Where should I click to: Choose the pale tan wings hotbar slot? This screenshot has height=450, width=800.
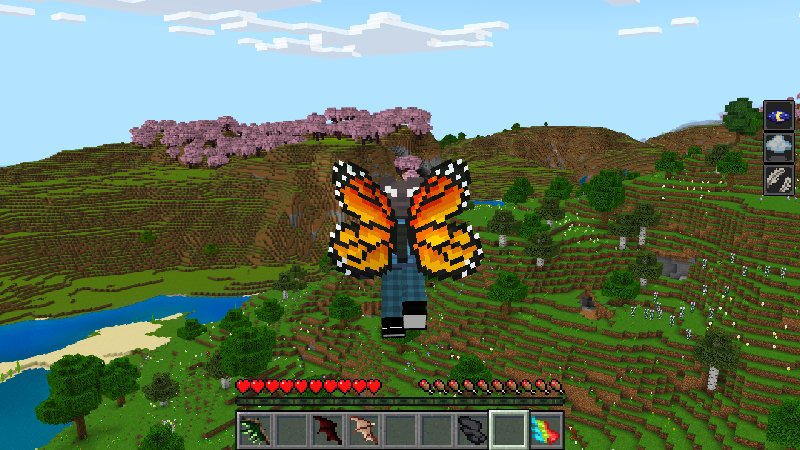362,431
